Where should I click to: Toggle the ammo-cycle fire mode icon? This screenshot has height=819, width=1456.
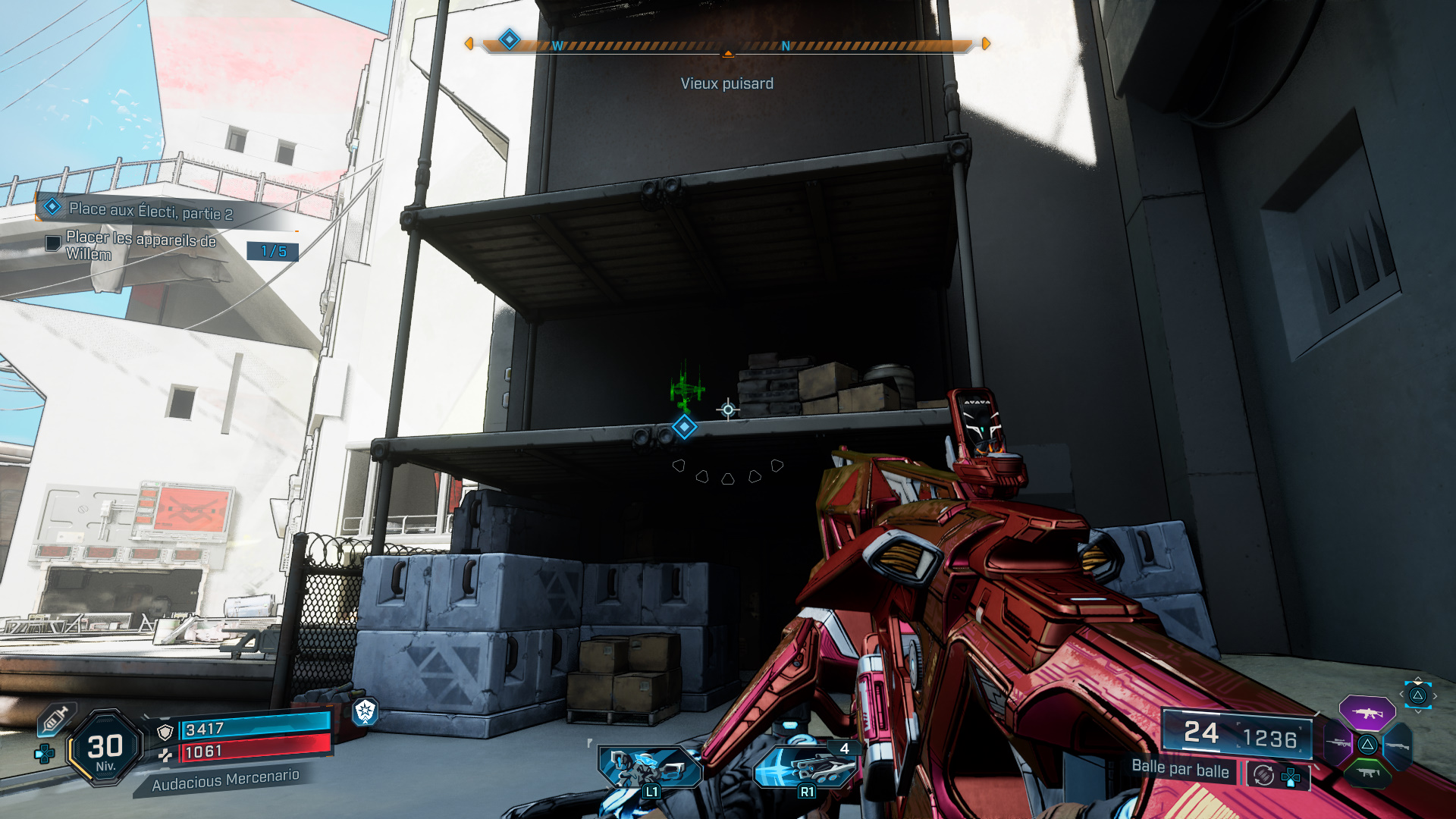tap(1263, 775)
